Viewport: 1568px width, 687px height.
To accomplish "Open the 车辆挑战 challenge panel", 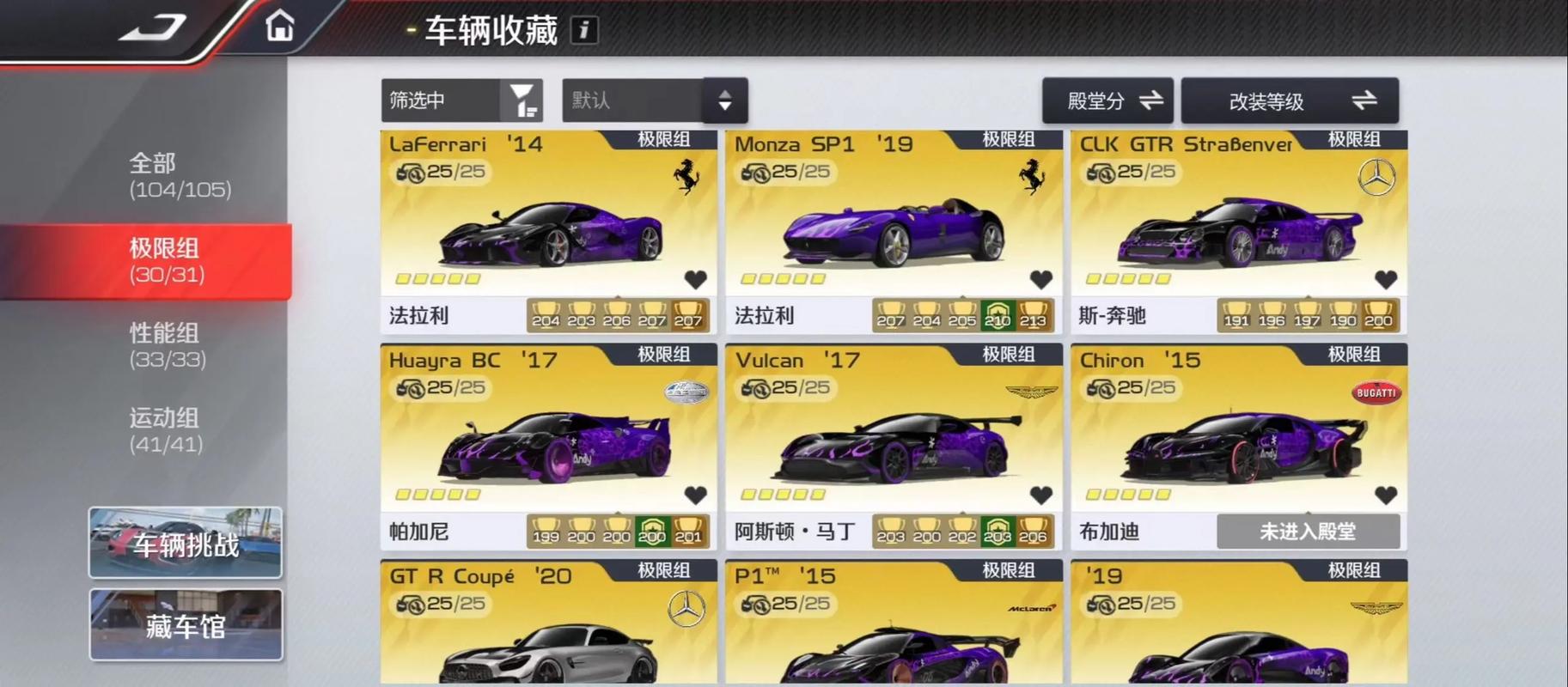I will pyautogui.click(x=185, y=543).
